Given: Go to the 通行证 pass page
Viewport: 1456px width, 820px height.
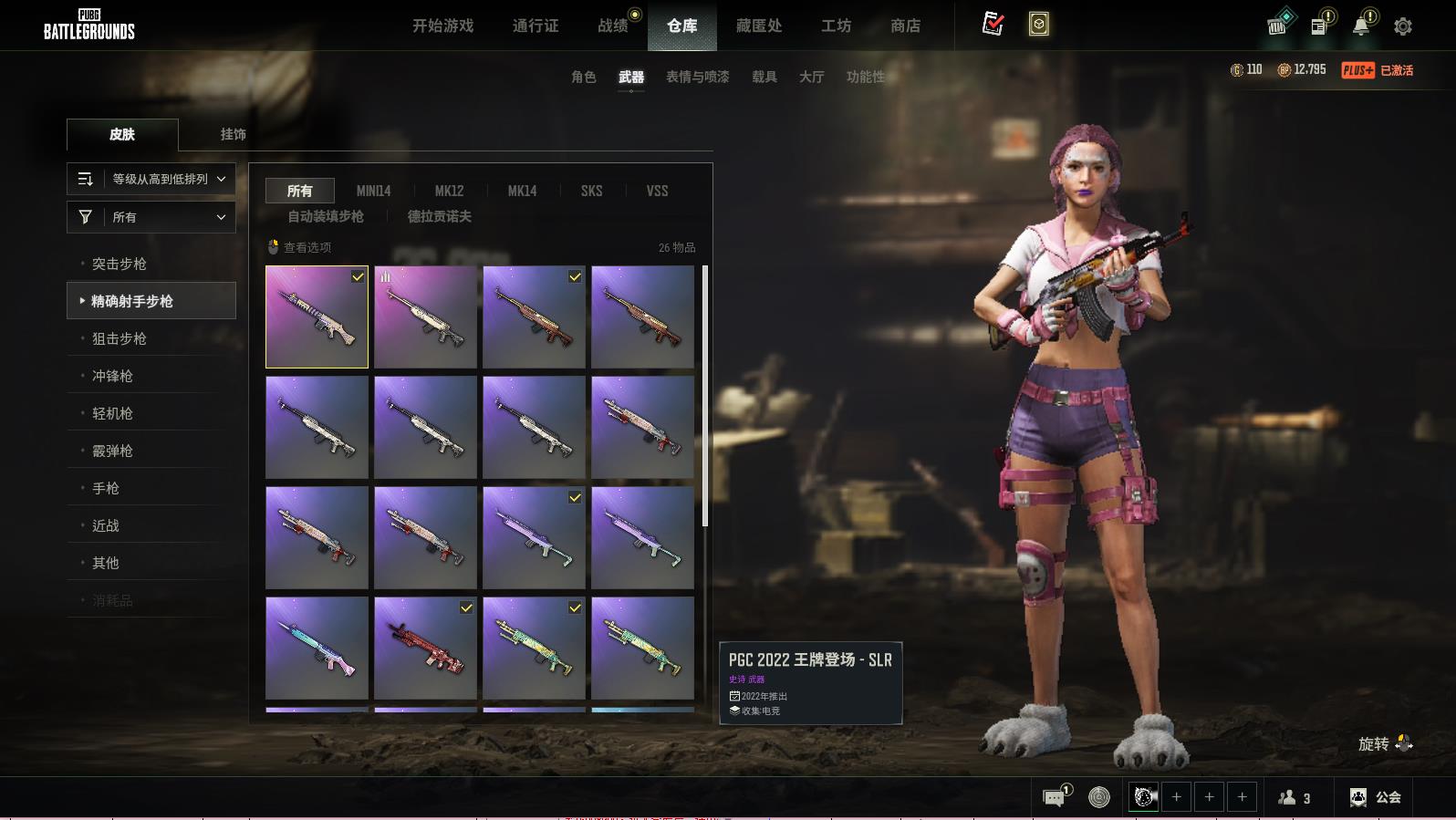Looking at the screenshot, I should tap(536, 26).
